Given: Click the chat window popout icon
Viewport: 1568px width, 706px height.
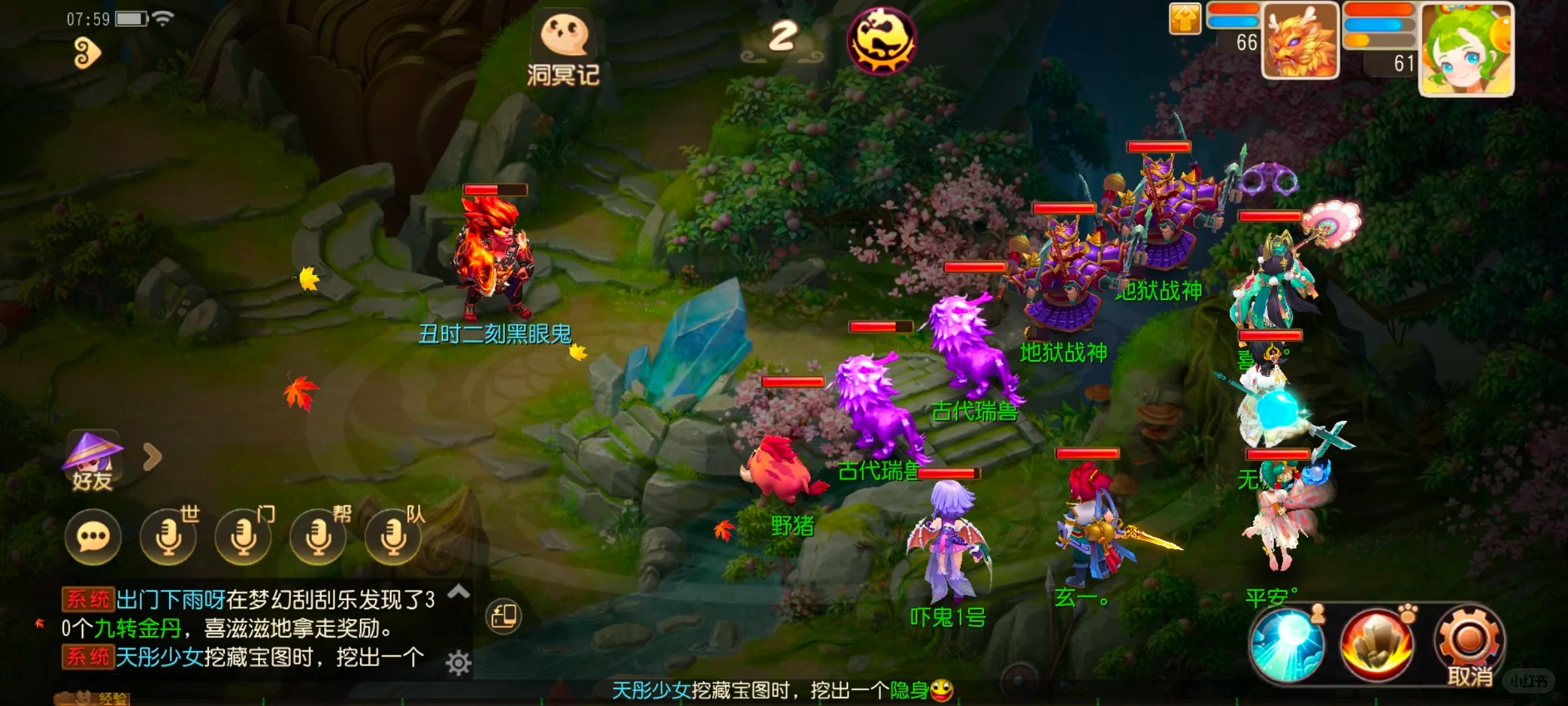Looking at the screenshot, I should pyautogui.click(x=504, y=616).
